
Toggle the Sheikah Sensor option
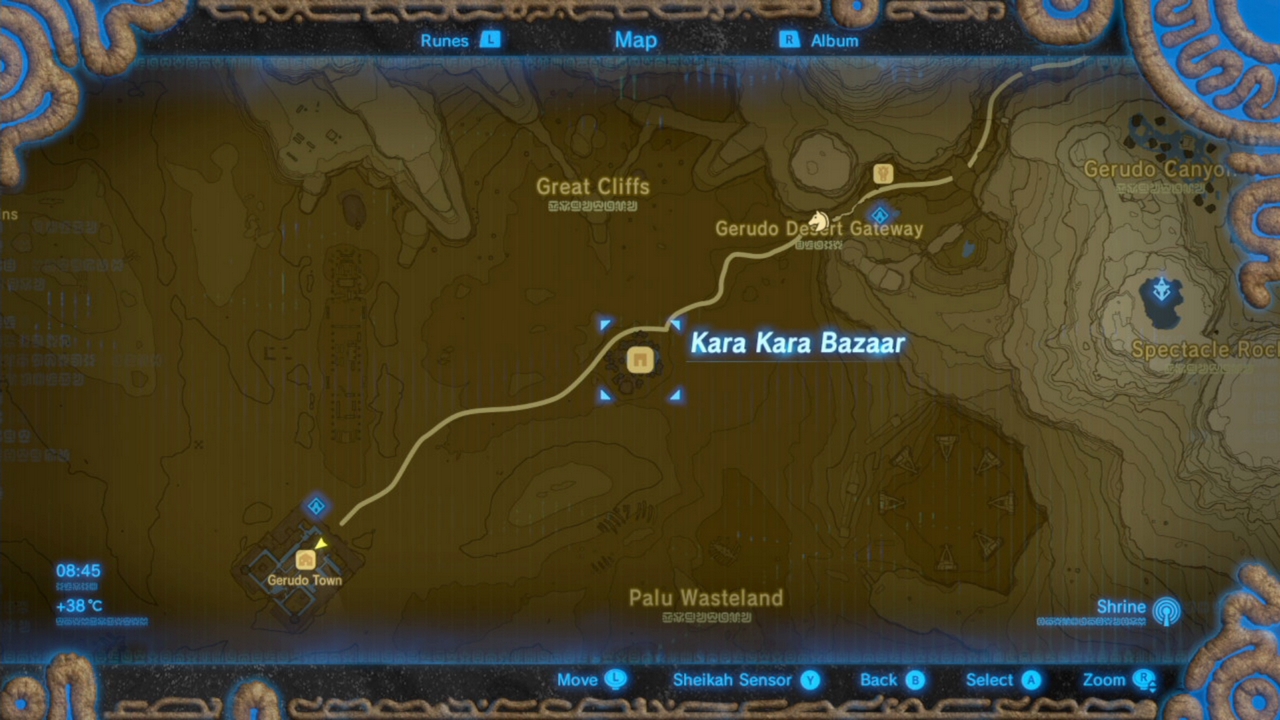pos(732,679)
